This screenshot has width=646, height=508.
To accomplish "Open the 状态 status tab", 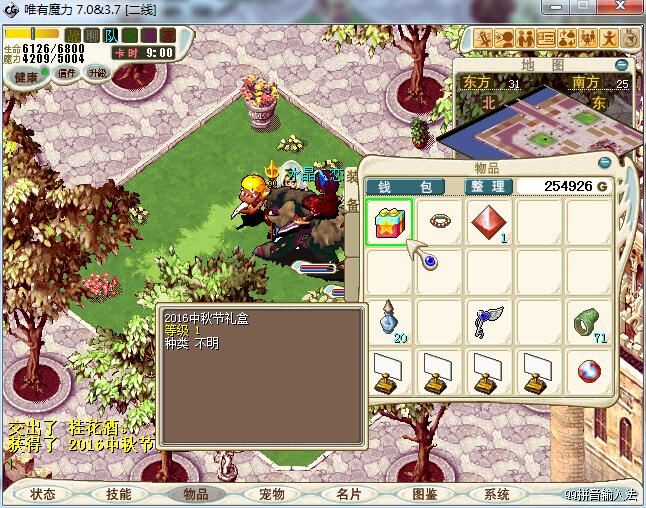I will [43, 494].
